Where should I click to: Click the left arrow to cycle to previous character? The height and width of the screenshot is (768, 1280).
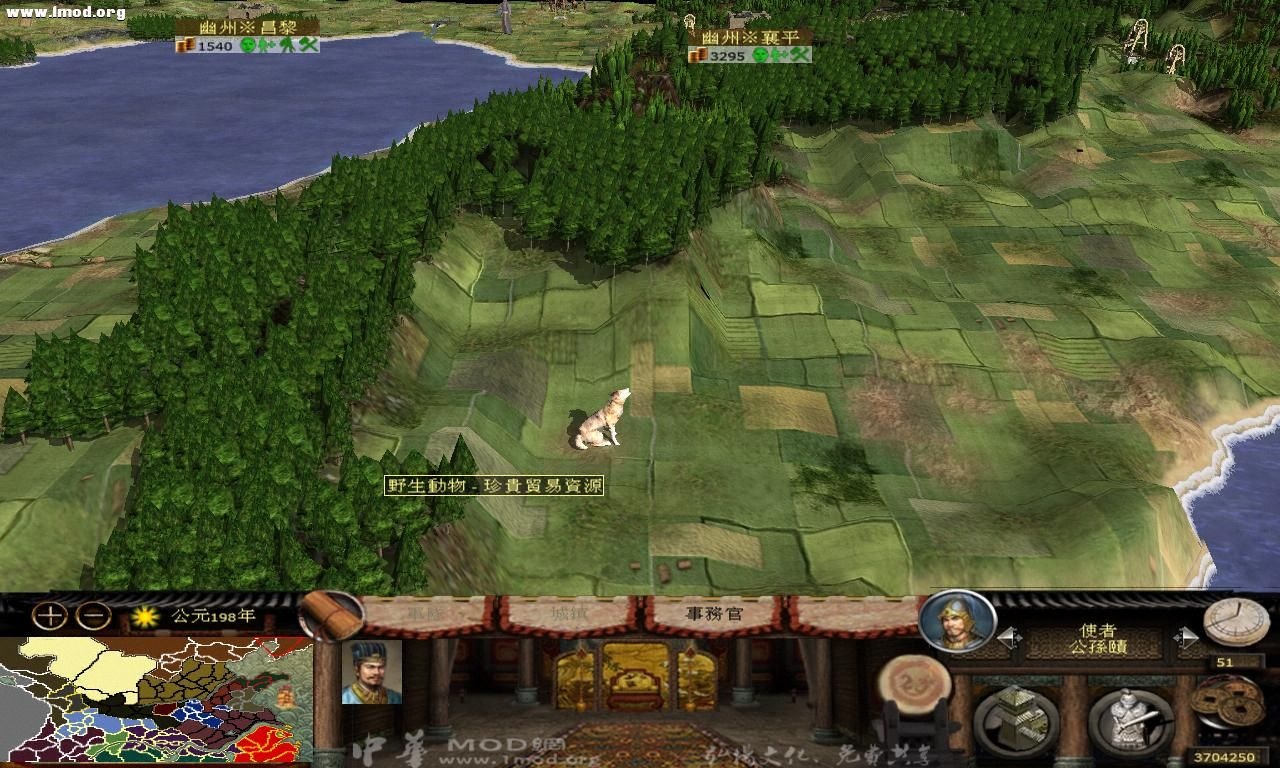(x=1008, y=637)
